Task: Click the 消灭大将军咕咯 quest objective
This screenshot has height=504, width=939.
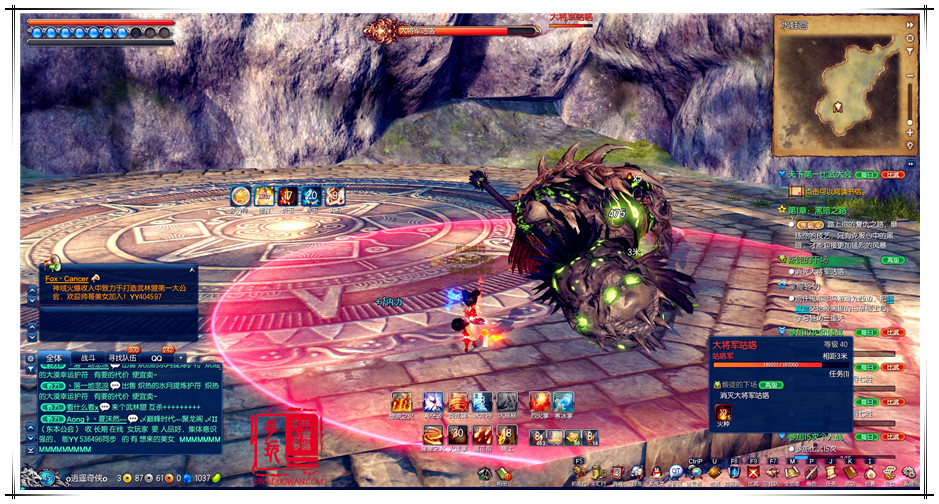Action: 754,395
